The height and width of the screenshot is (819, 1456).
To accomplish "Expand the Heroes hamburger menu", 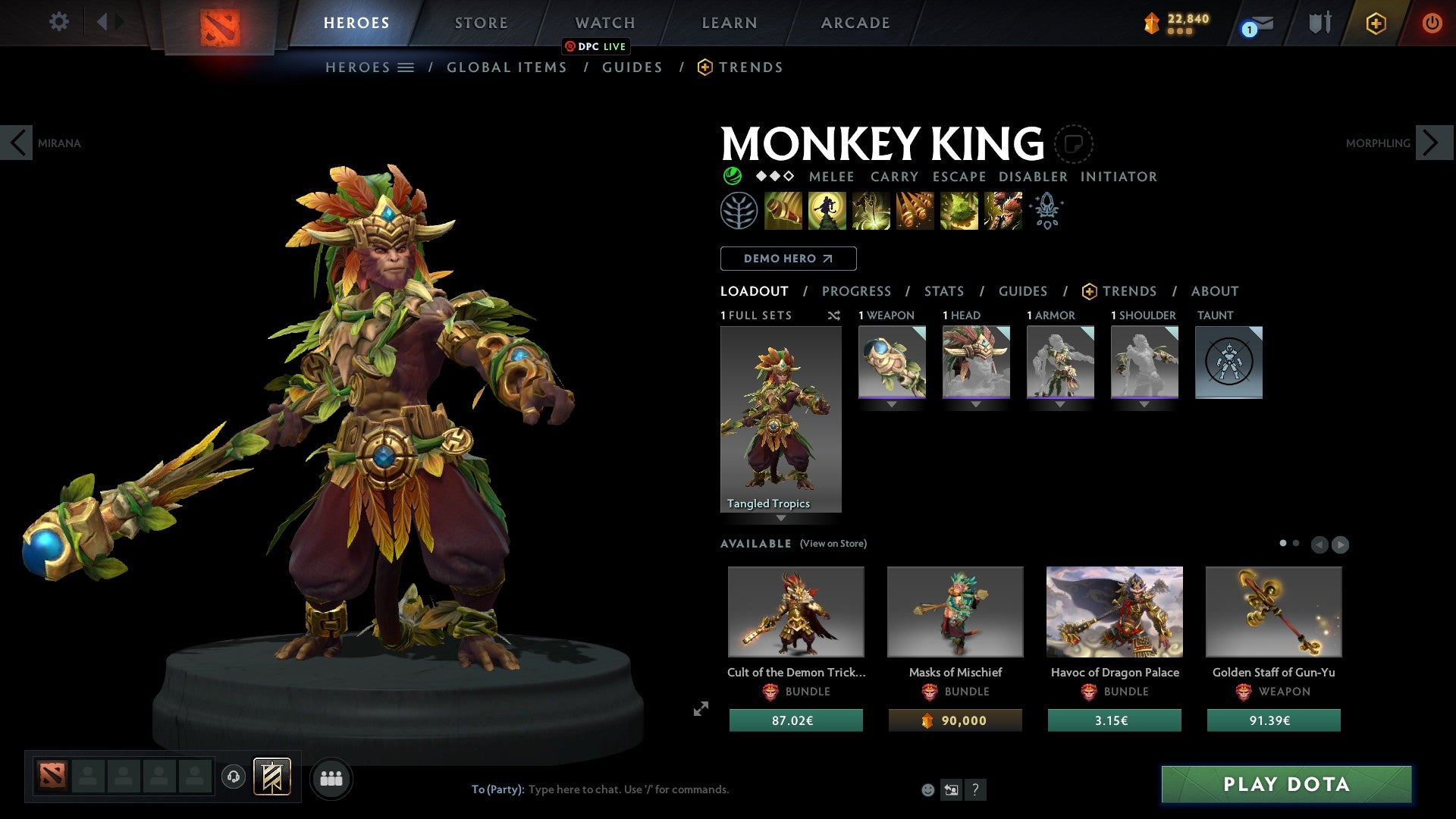I will [x=407, y=67].
